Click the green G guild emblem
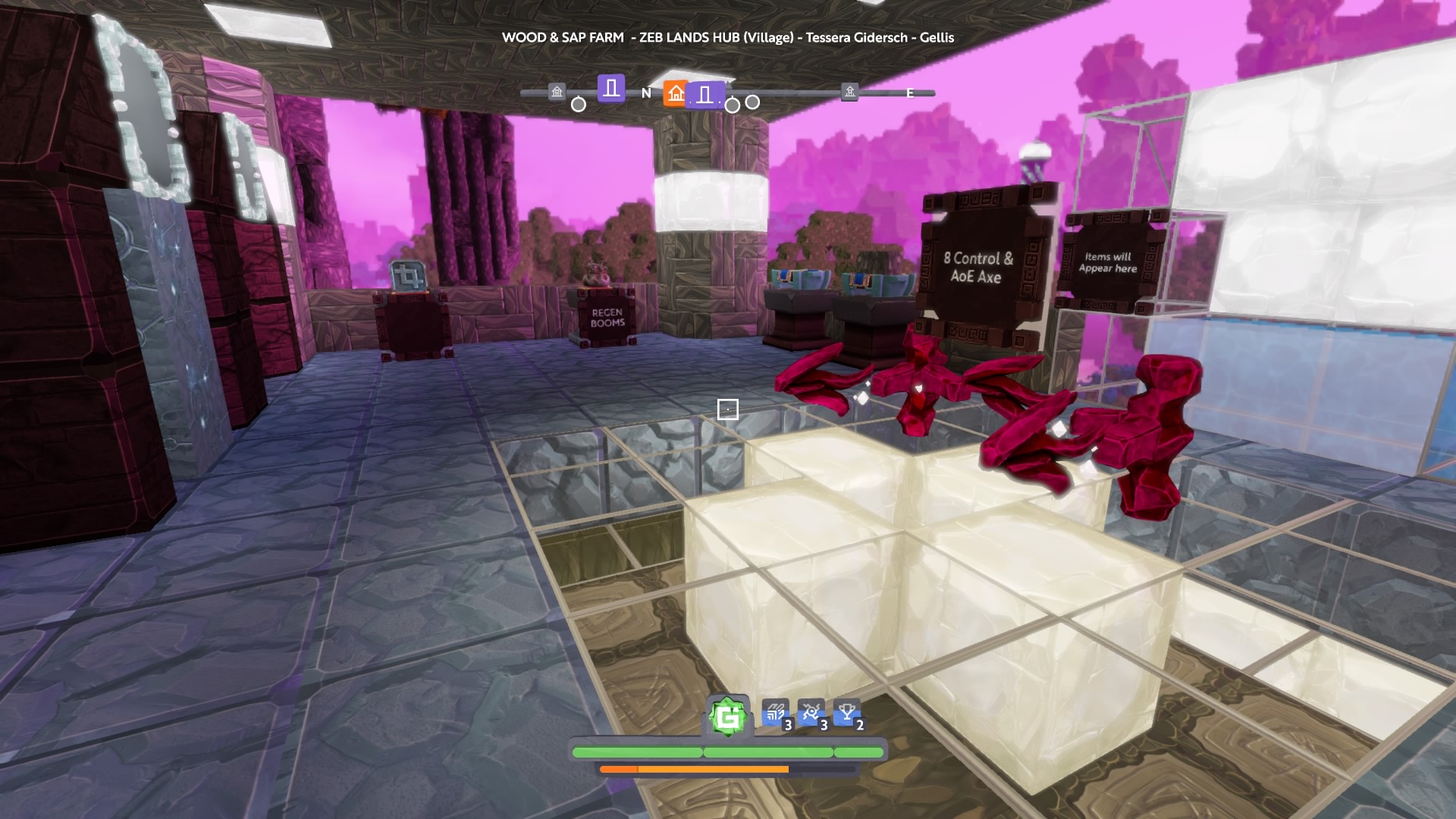The image size is (1456, 819). [x=728, y=717]
